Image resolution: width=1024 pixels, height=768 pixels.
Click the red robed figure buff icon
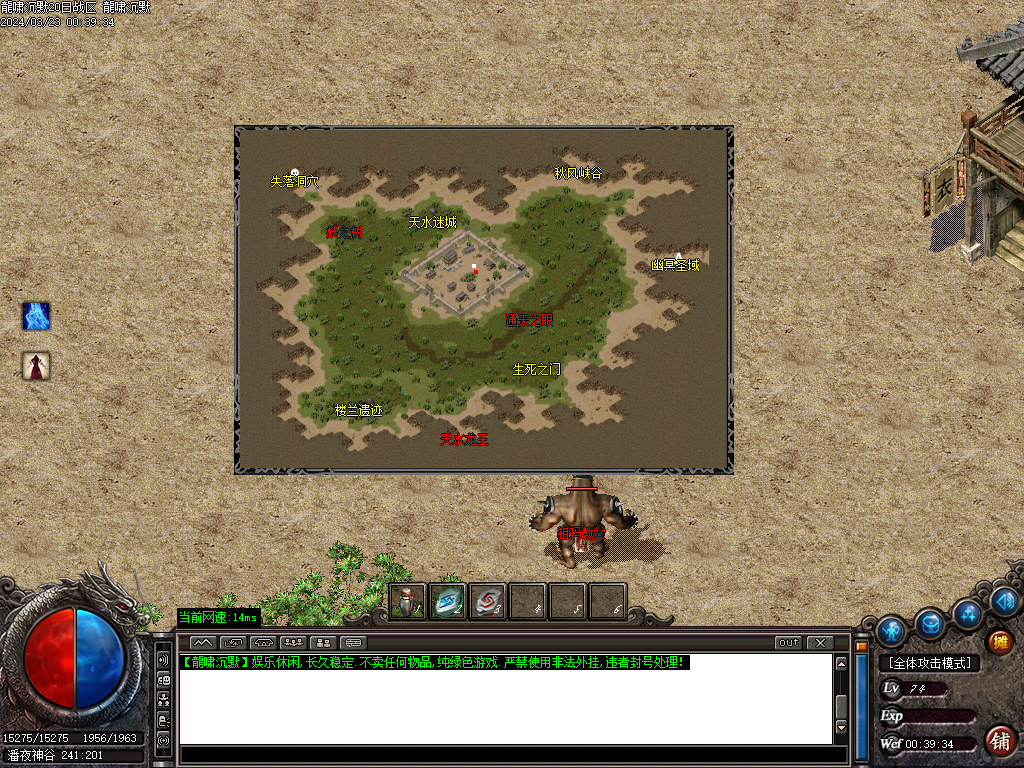(37, 367)
